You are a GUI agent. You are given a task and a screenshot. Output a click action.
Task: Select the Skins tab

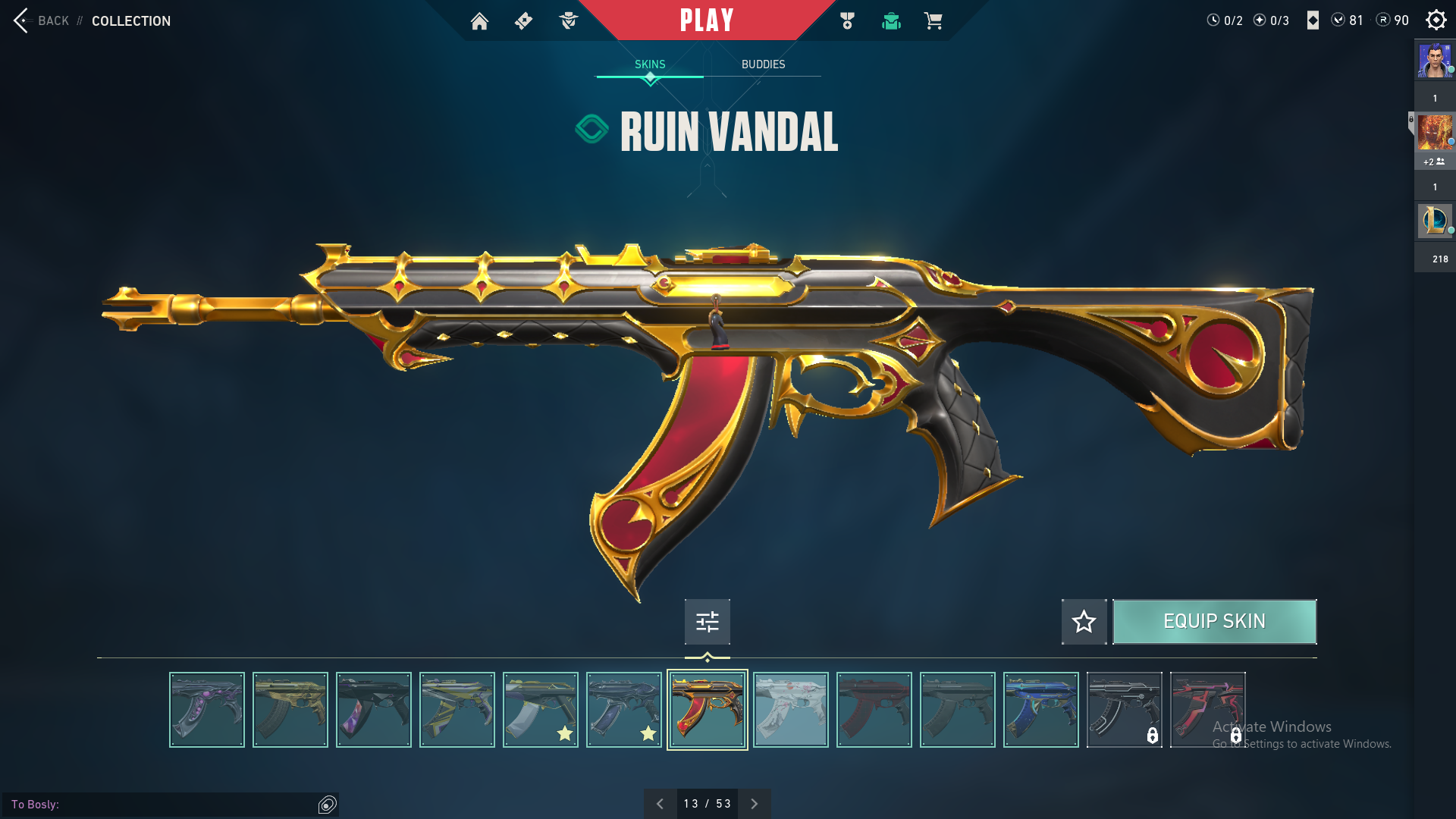[x=650, y=64]
